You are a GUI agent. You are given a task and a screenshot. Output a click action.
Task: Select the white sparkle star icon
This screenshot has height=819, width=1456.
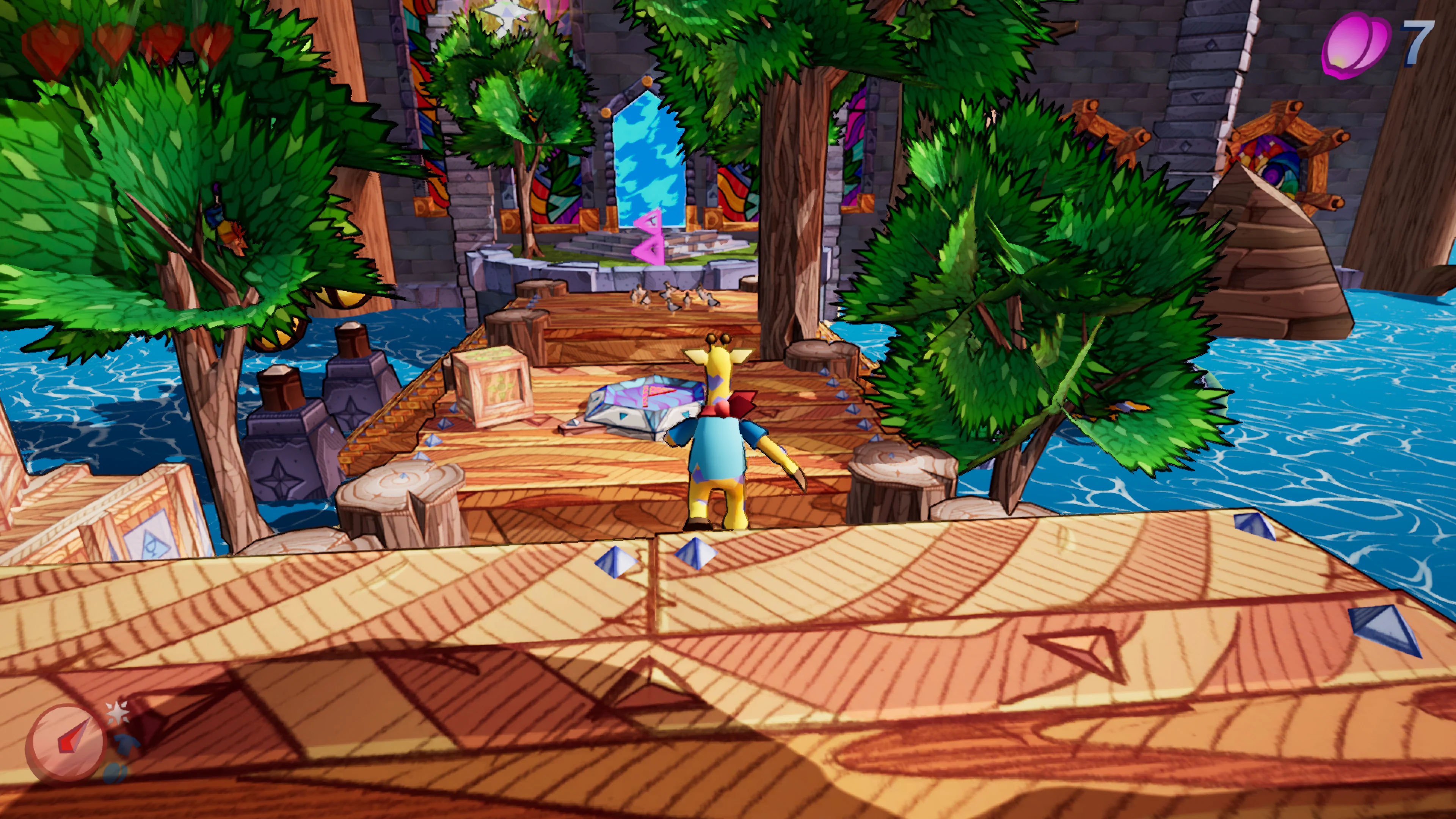tap(118, 713)
